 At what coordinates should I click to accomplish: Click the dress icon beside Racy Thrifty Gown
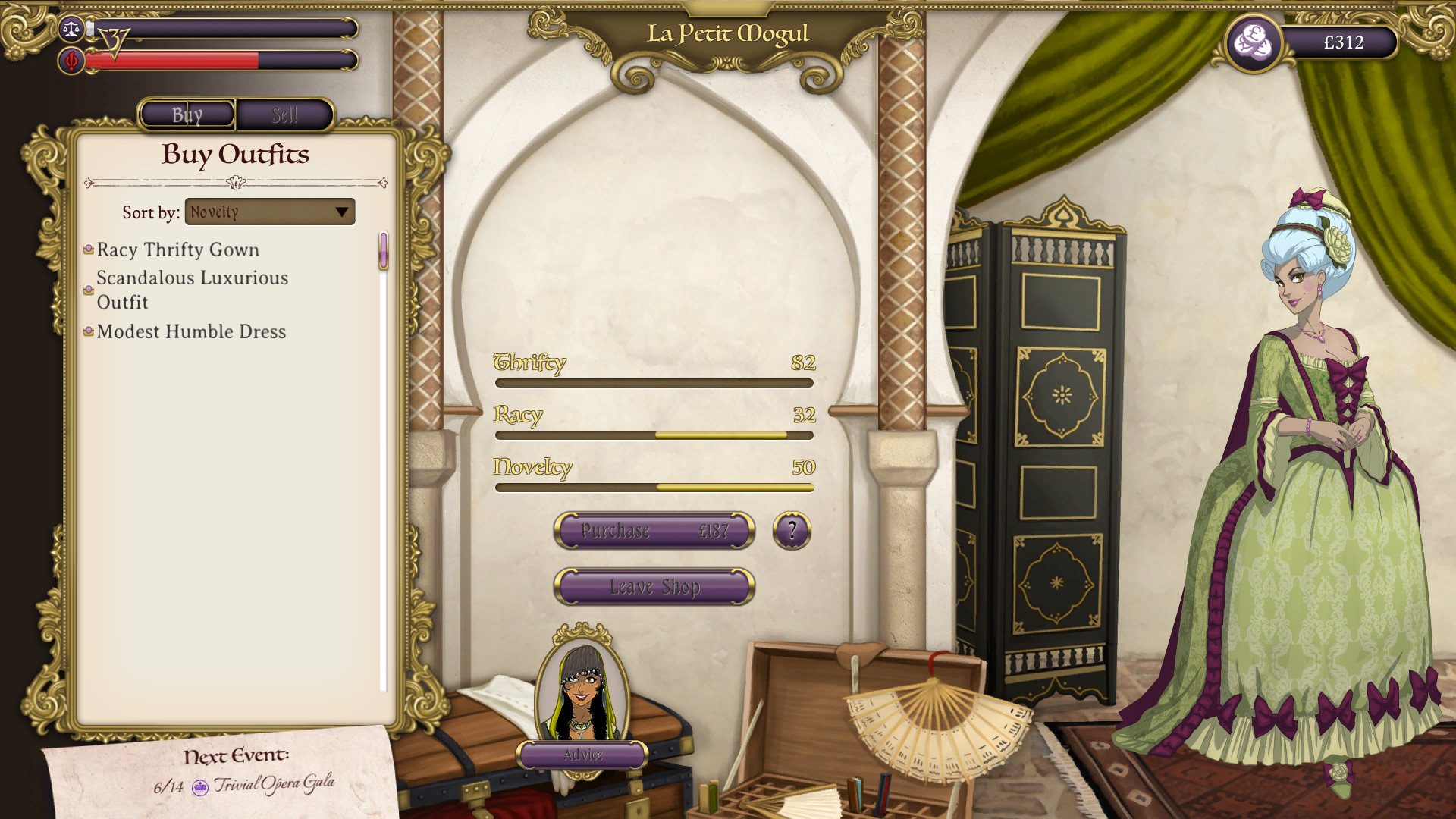(x=89, y=249)
